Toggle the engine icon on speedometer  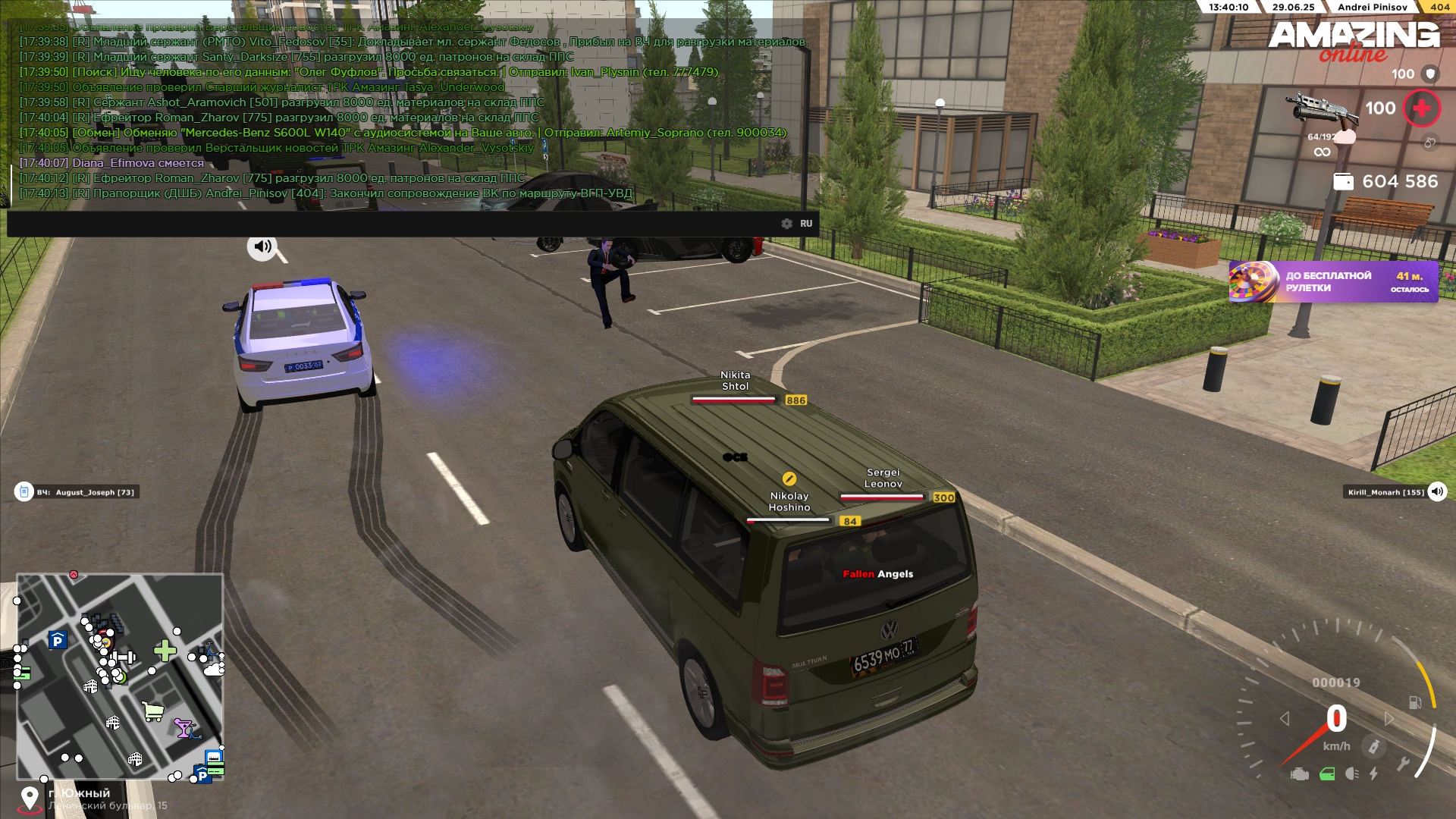pos(1299,774)
